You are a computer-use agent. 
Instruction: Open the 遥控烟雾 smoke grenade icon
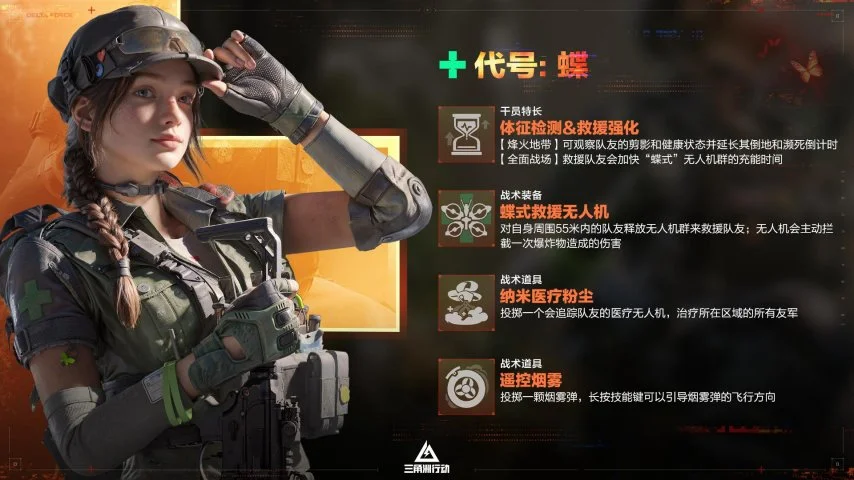(466, 386)
